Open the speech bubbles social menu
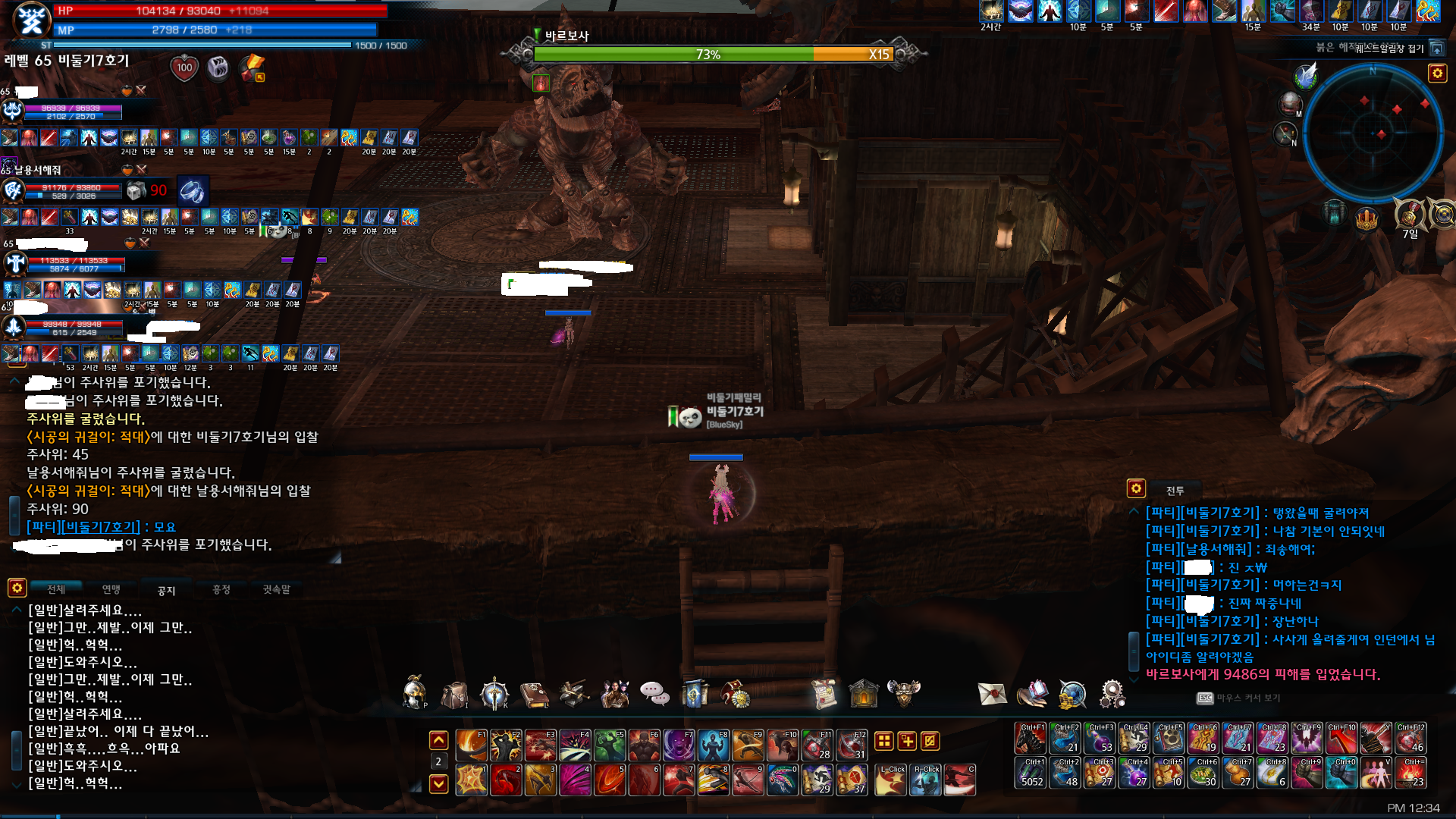This screenshot has height=819, width=1456. [x=654, y=693]
